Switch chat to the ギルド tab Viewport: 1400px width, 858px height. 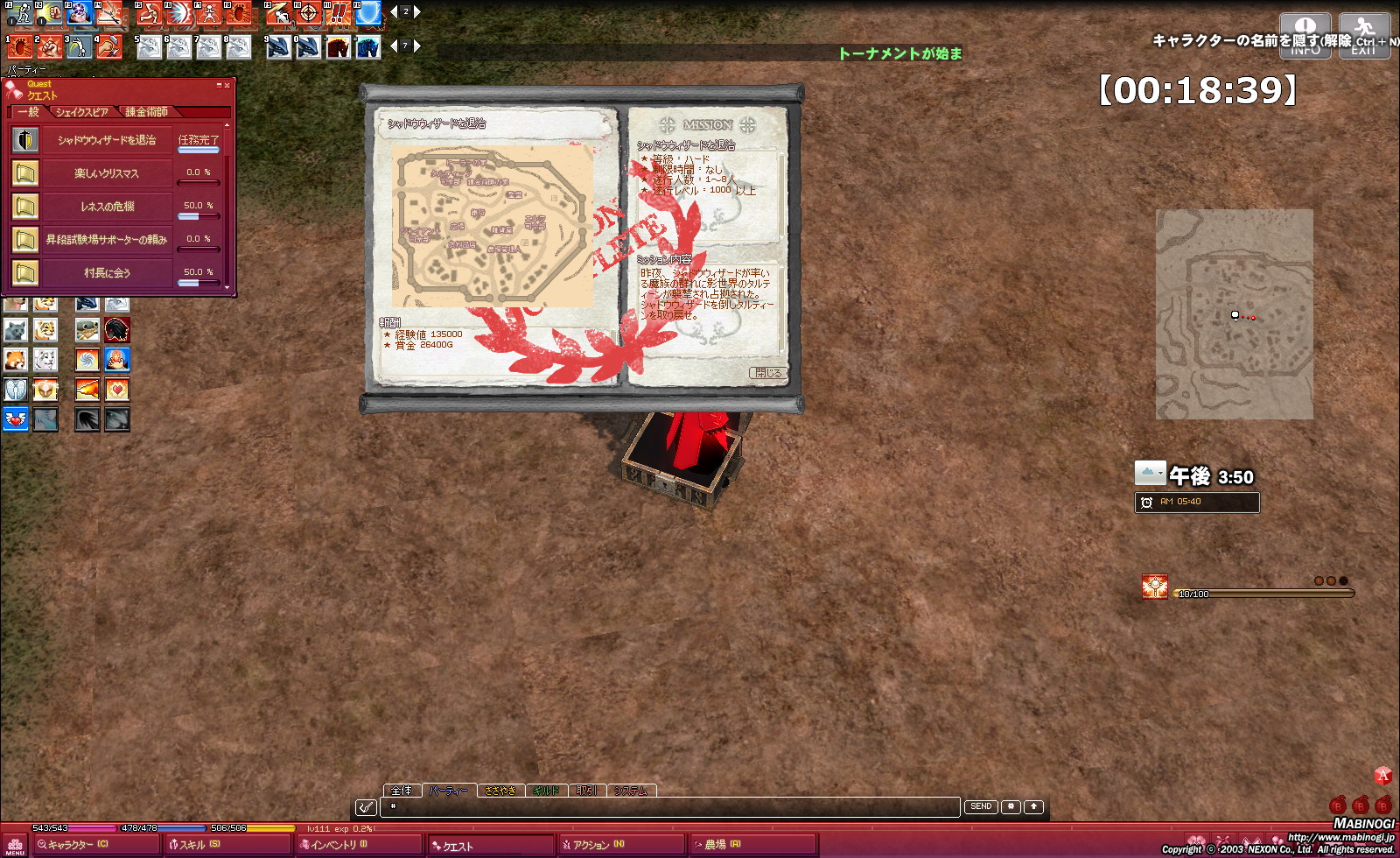point(545,791)
